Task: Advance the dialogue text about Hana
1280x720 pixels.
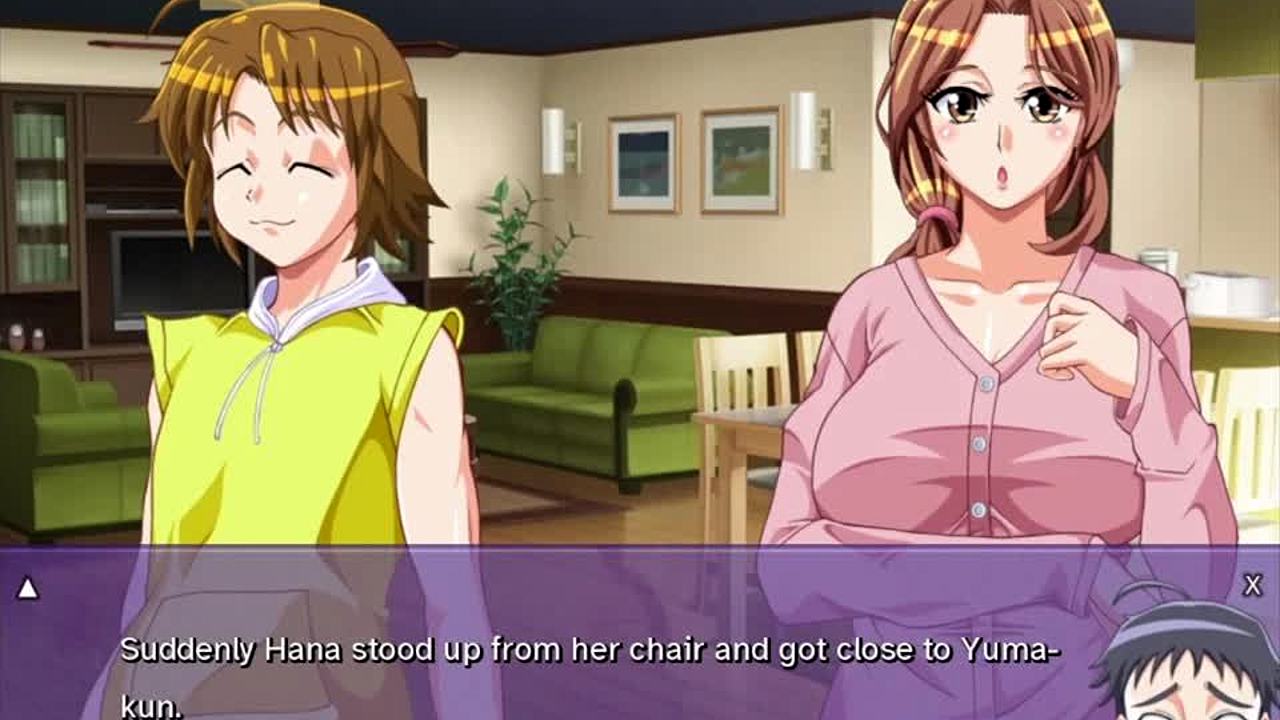Action: pos(588,652)
